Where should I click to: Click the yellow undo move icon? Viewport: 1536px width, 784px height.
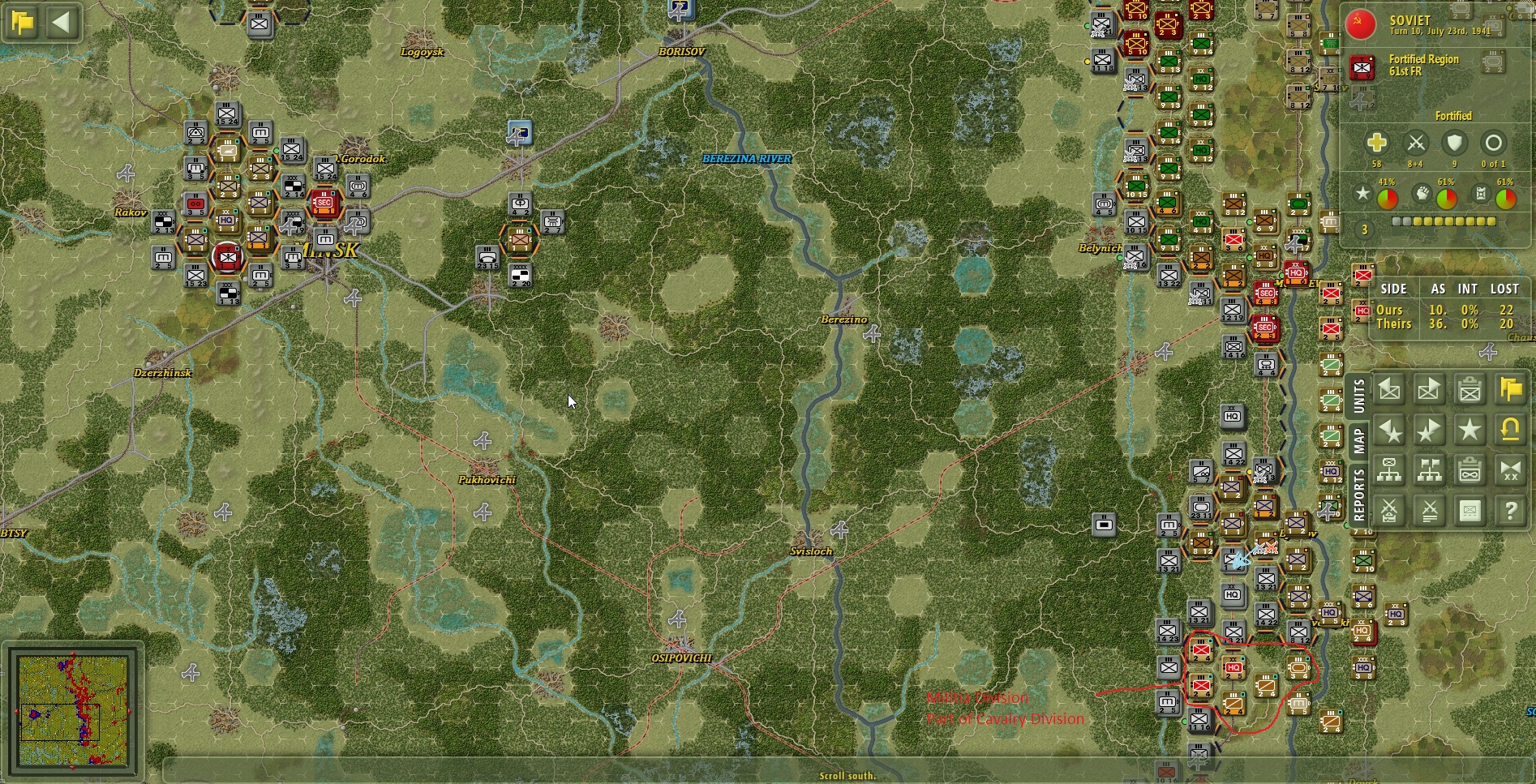pos(1511,429)
